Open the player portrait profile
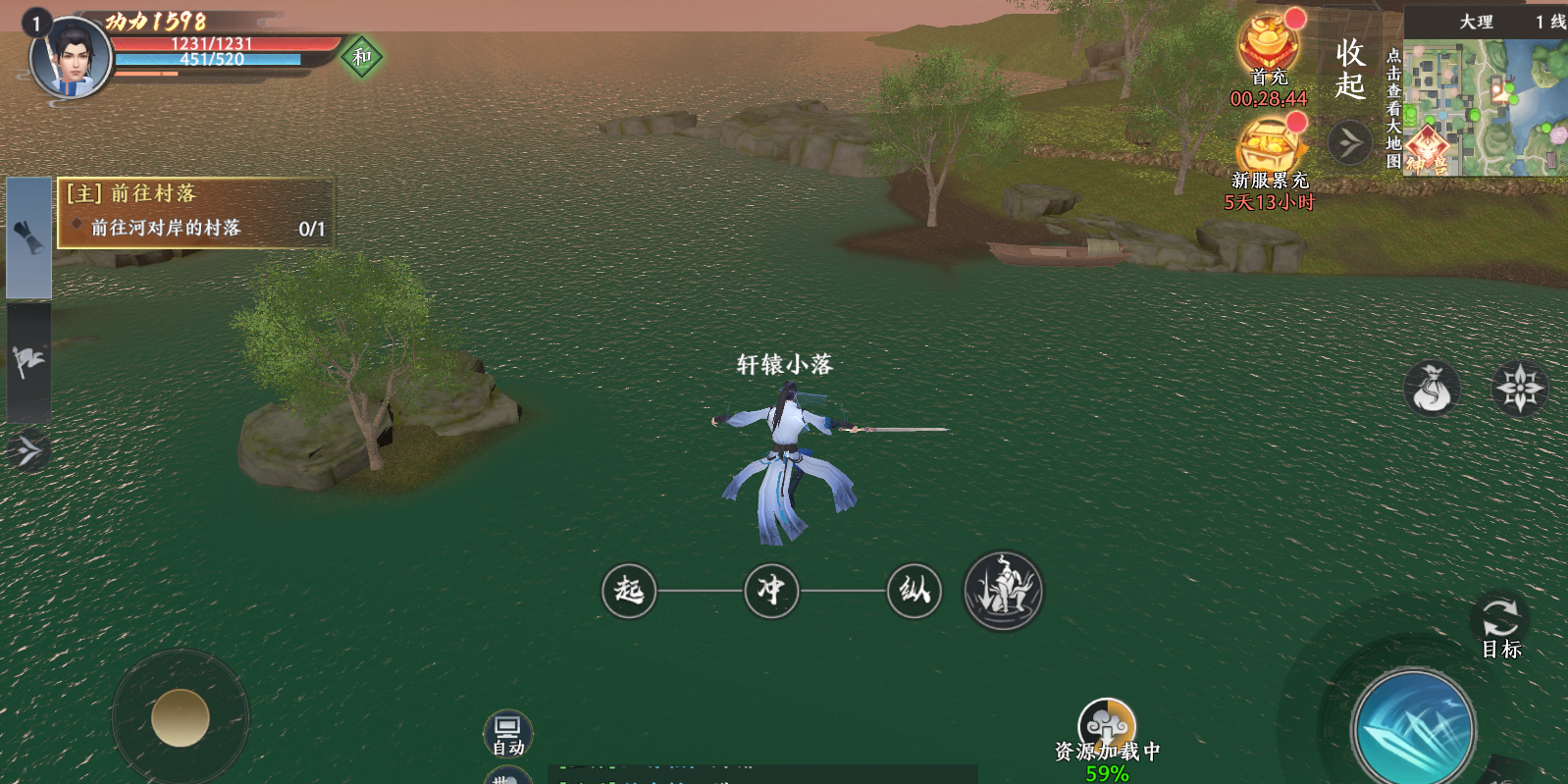The height and width of the screenshot is (784, 1568). coord(69,57)
